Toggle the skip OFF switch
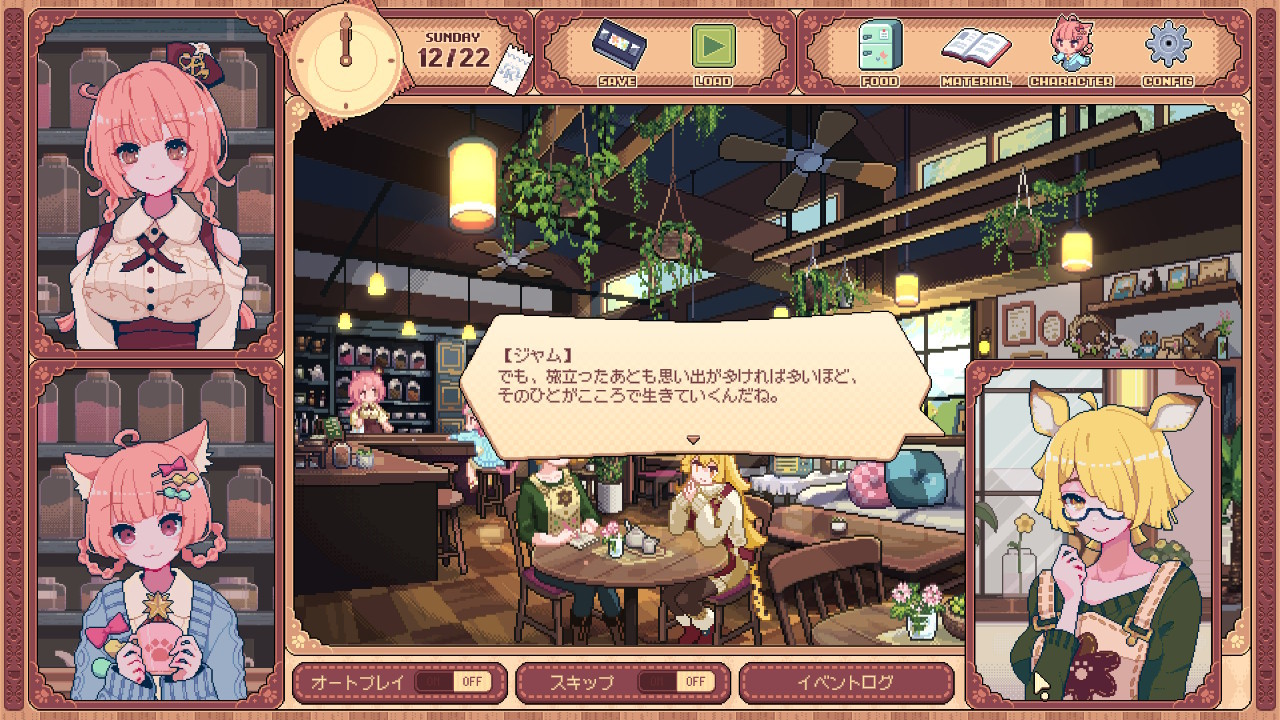Image resolution: width=1280 pixels, height=720 pixels. (x=675, y=682)
